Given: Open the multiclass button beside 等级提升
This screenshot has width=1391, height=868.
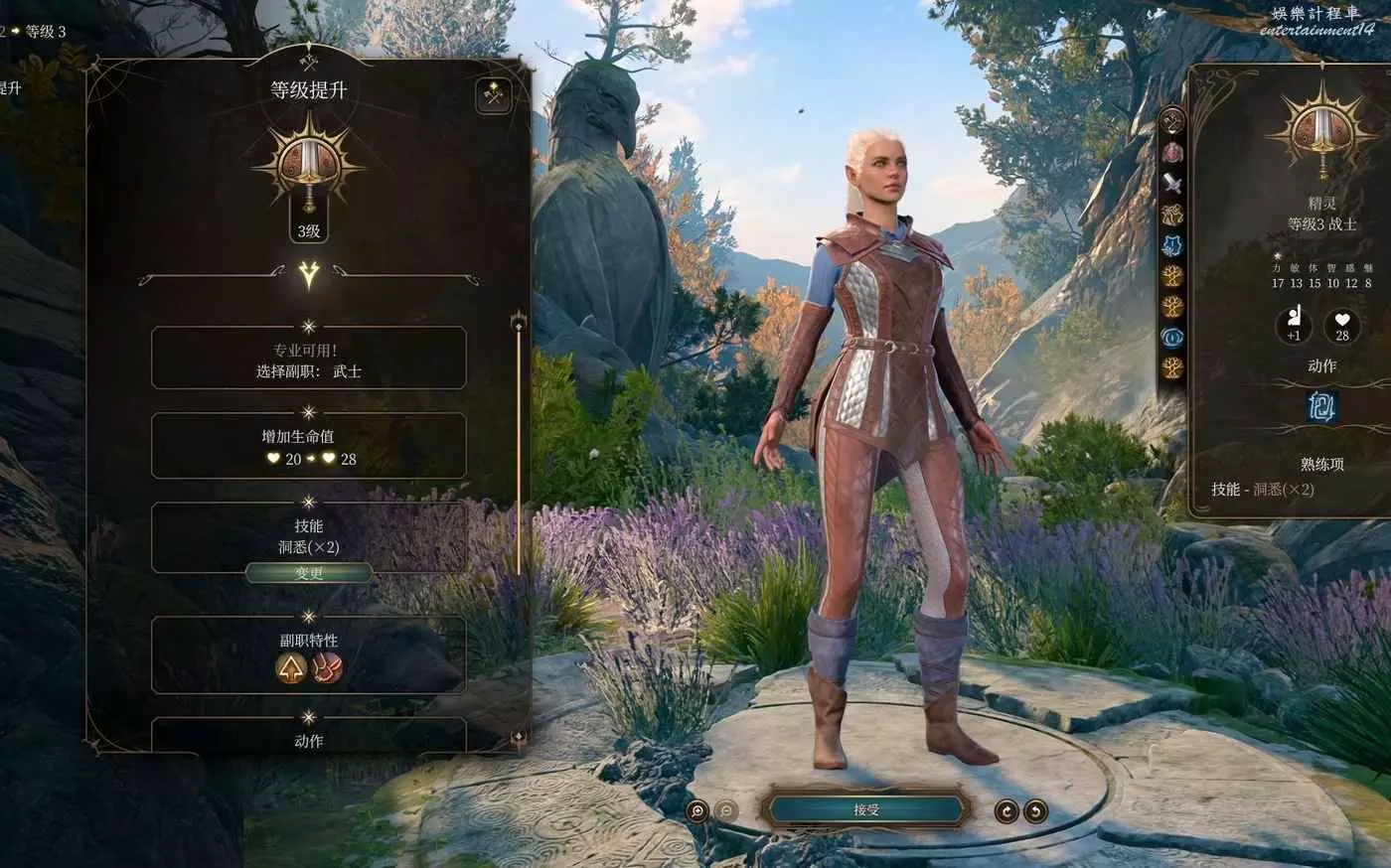Looking at the screenshot, I should point(494,95).
